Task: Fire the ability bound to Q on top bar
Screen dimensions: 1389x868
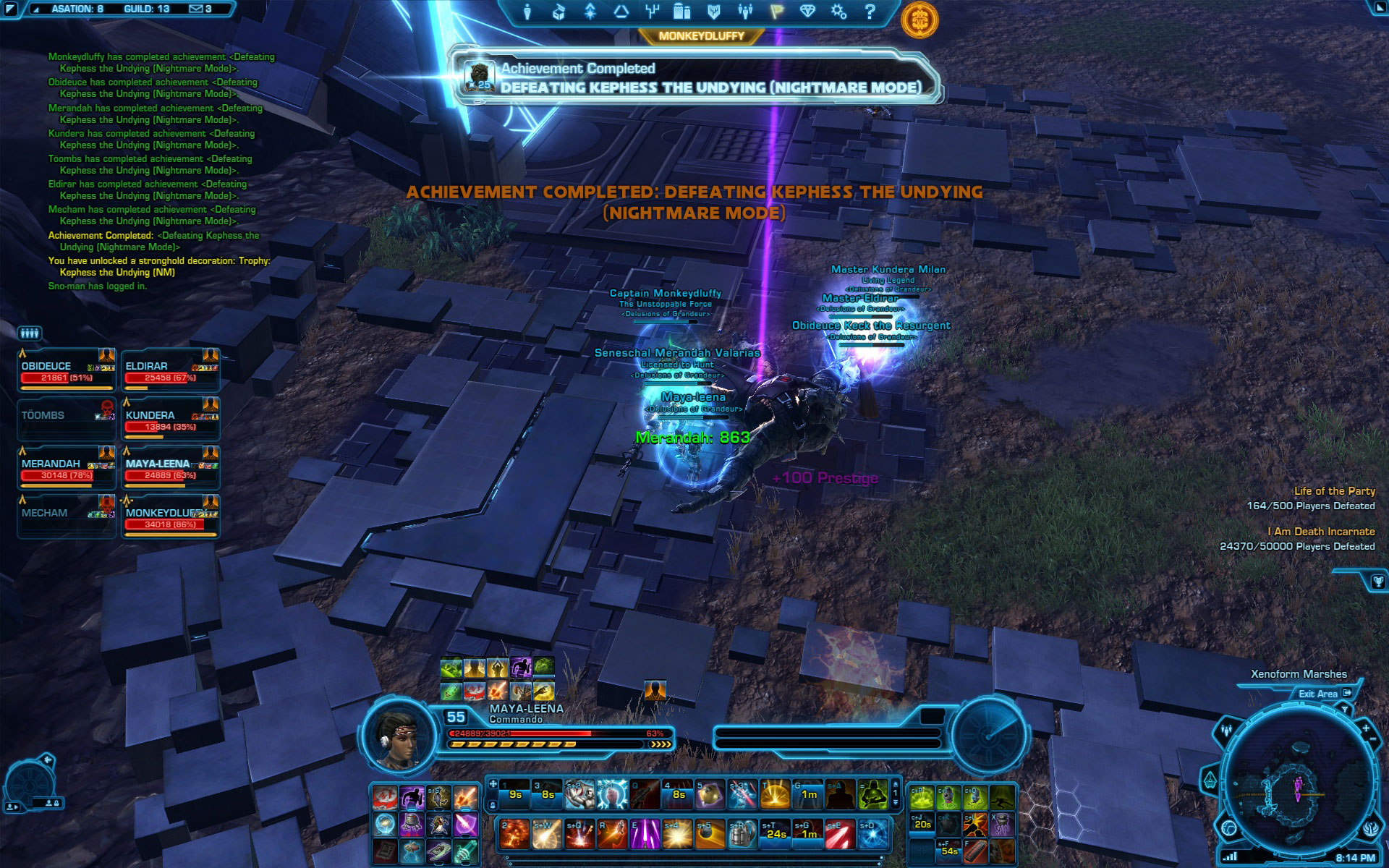Action: coord(644,794)
